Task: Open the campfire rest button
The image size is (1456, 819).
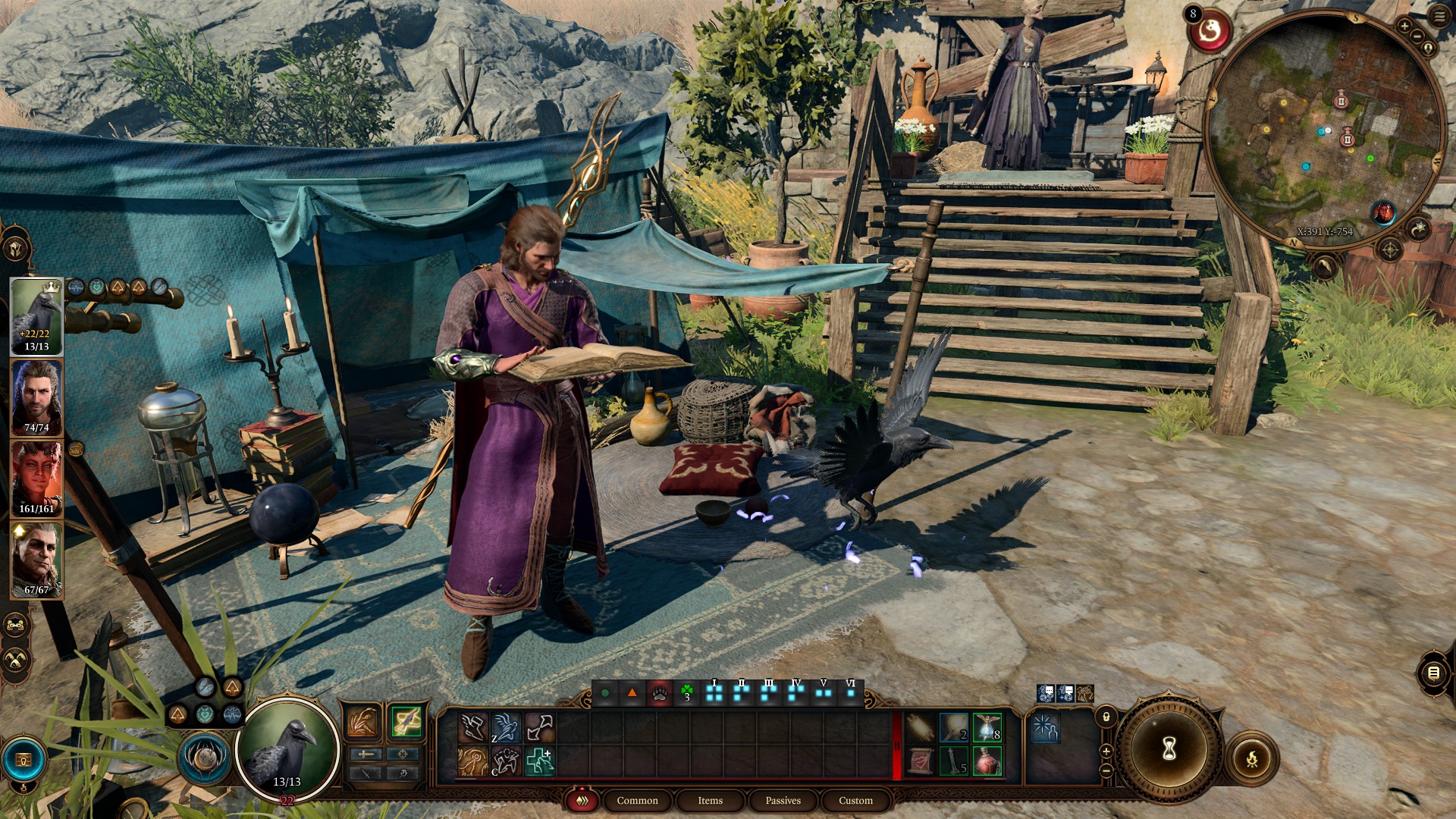Action: pos(1252,758)
